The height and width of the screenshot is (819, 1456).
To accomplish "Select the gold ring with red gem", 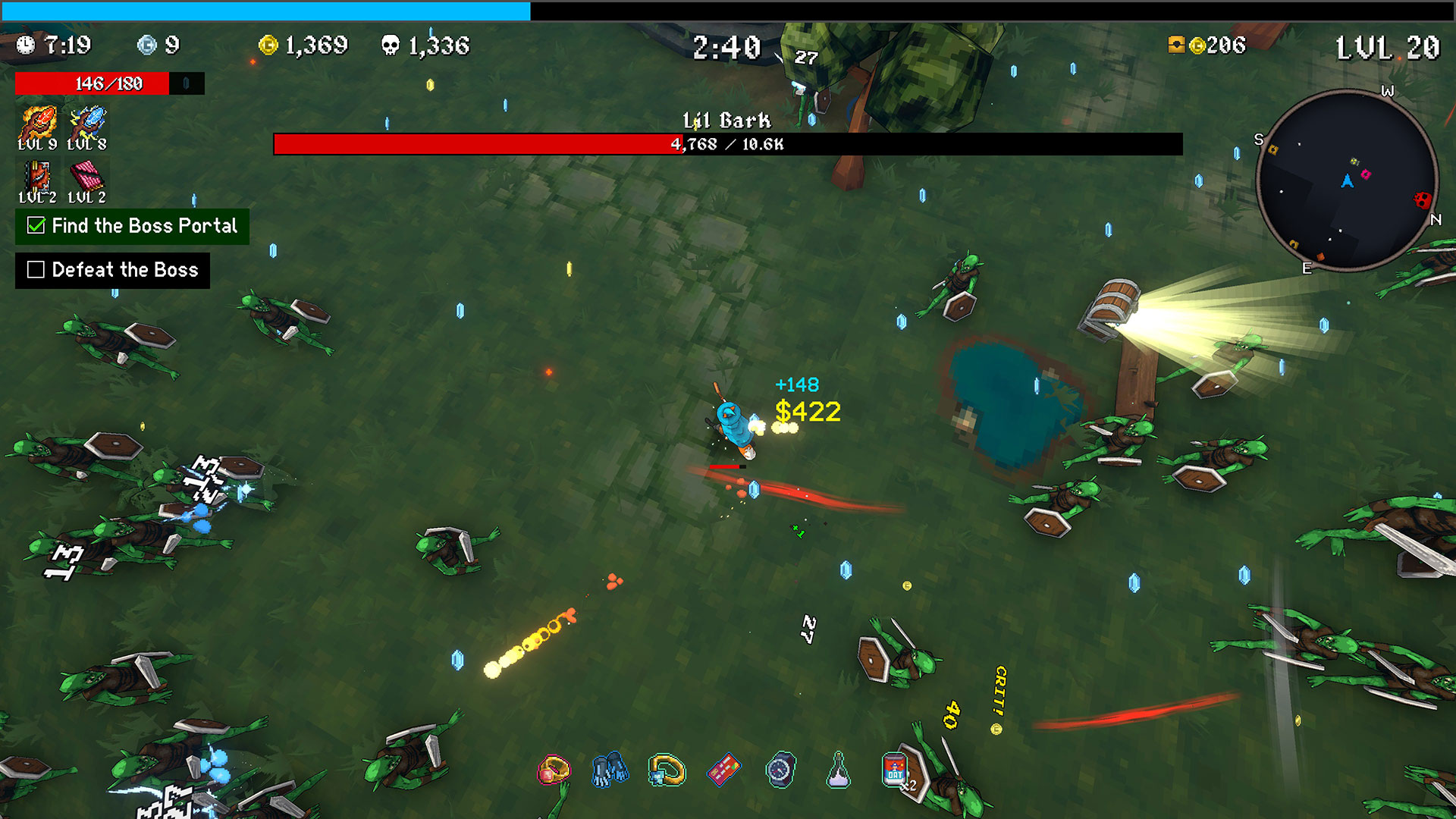I will coord(554,770).
